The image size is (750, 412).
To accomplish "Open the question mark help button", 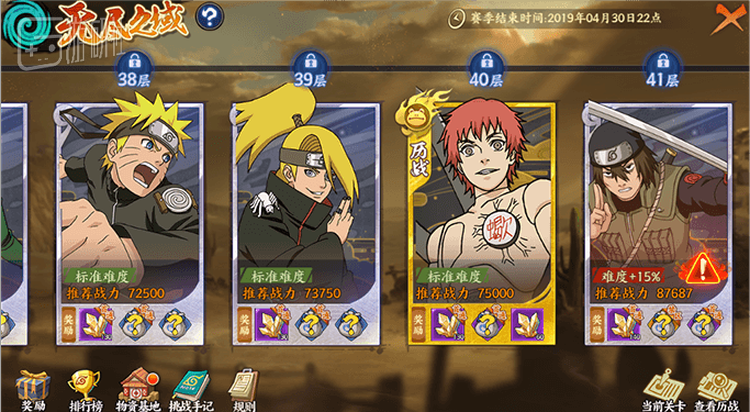I will [210, 17].
